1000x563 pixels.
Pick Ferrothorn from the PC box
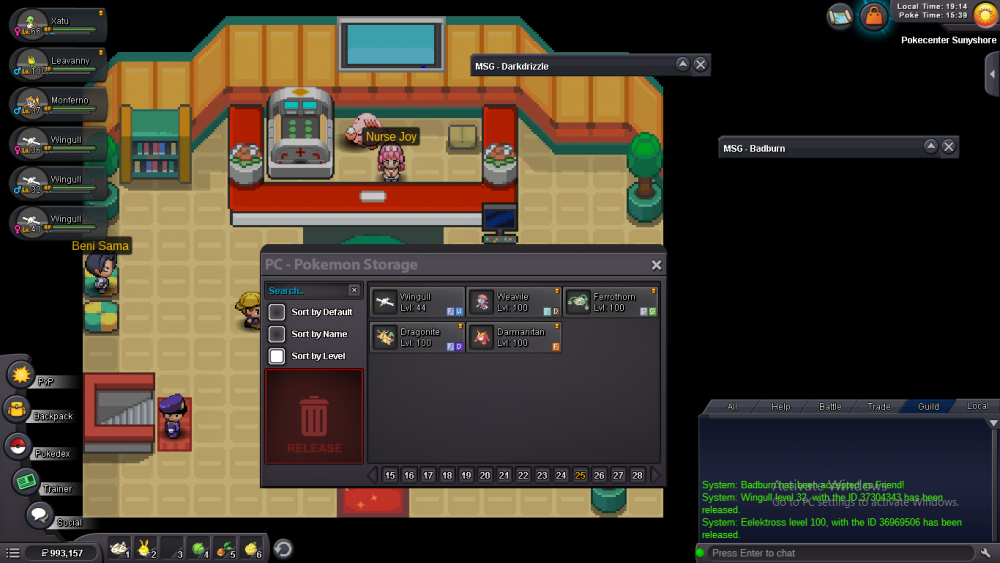(611, 302)
